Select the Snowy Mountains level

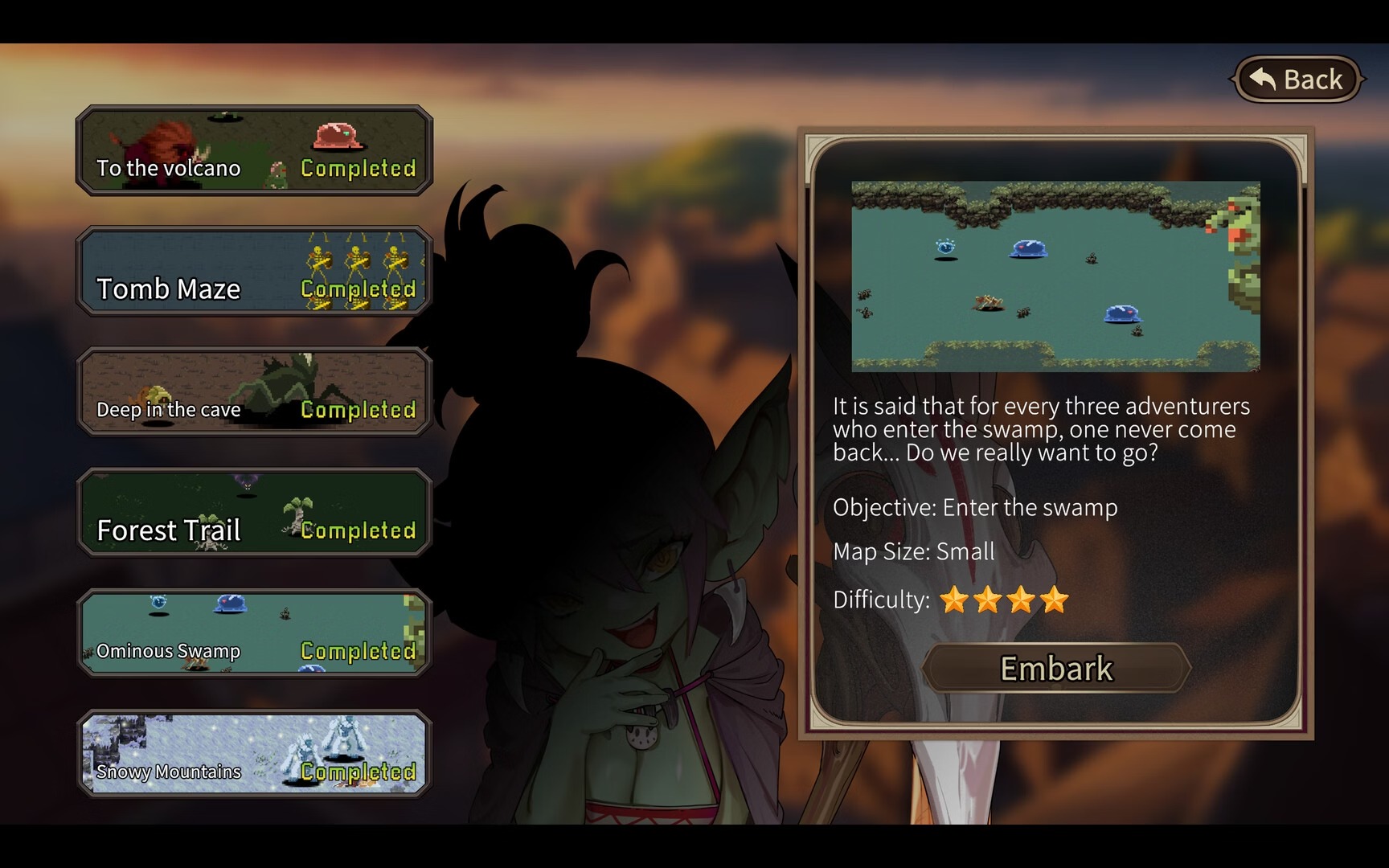tap(254, 754)
